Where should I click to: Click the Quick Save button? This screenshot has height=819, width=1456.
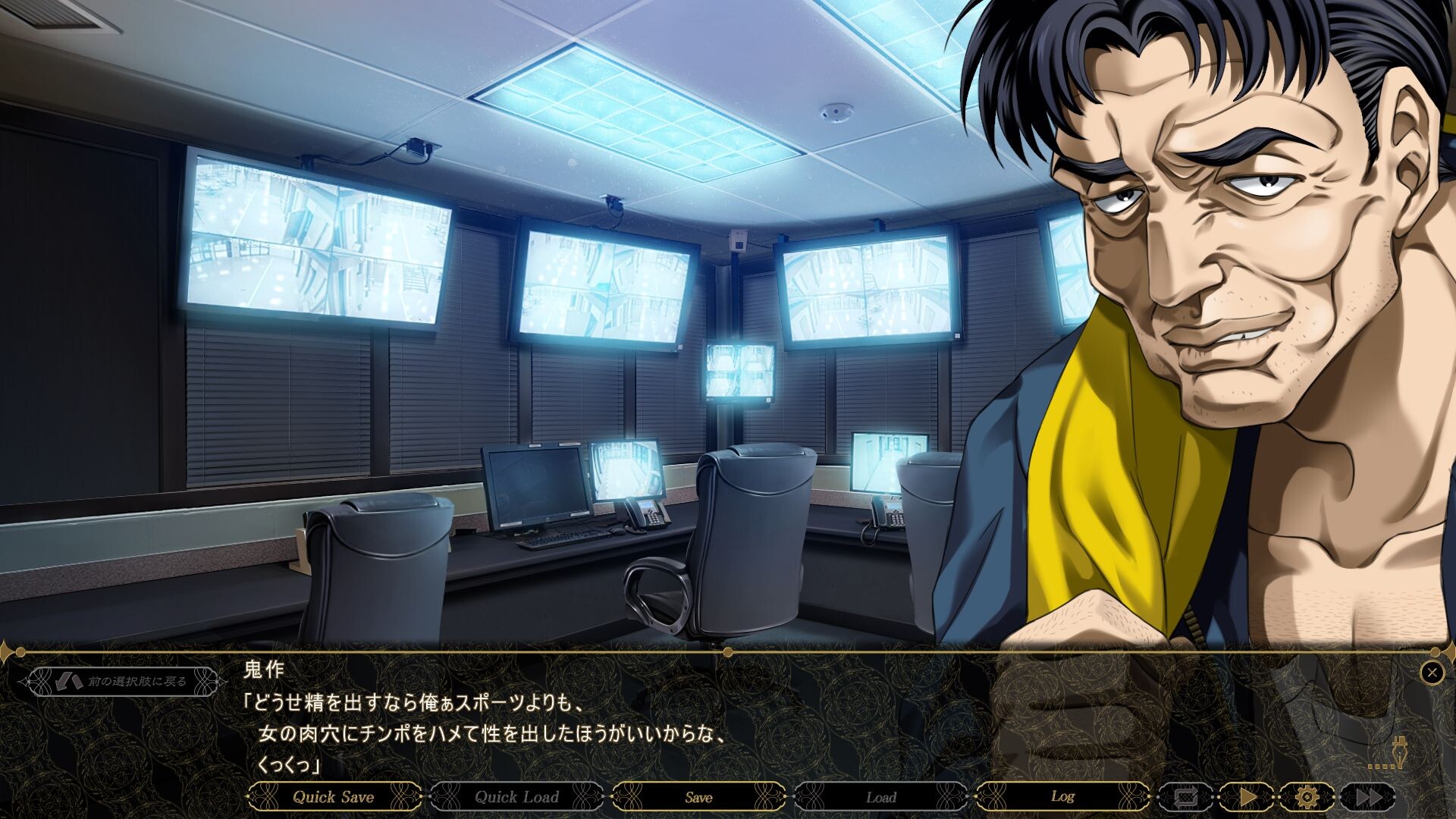pyautogui.click(x=334, y=797)
